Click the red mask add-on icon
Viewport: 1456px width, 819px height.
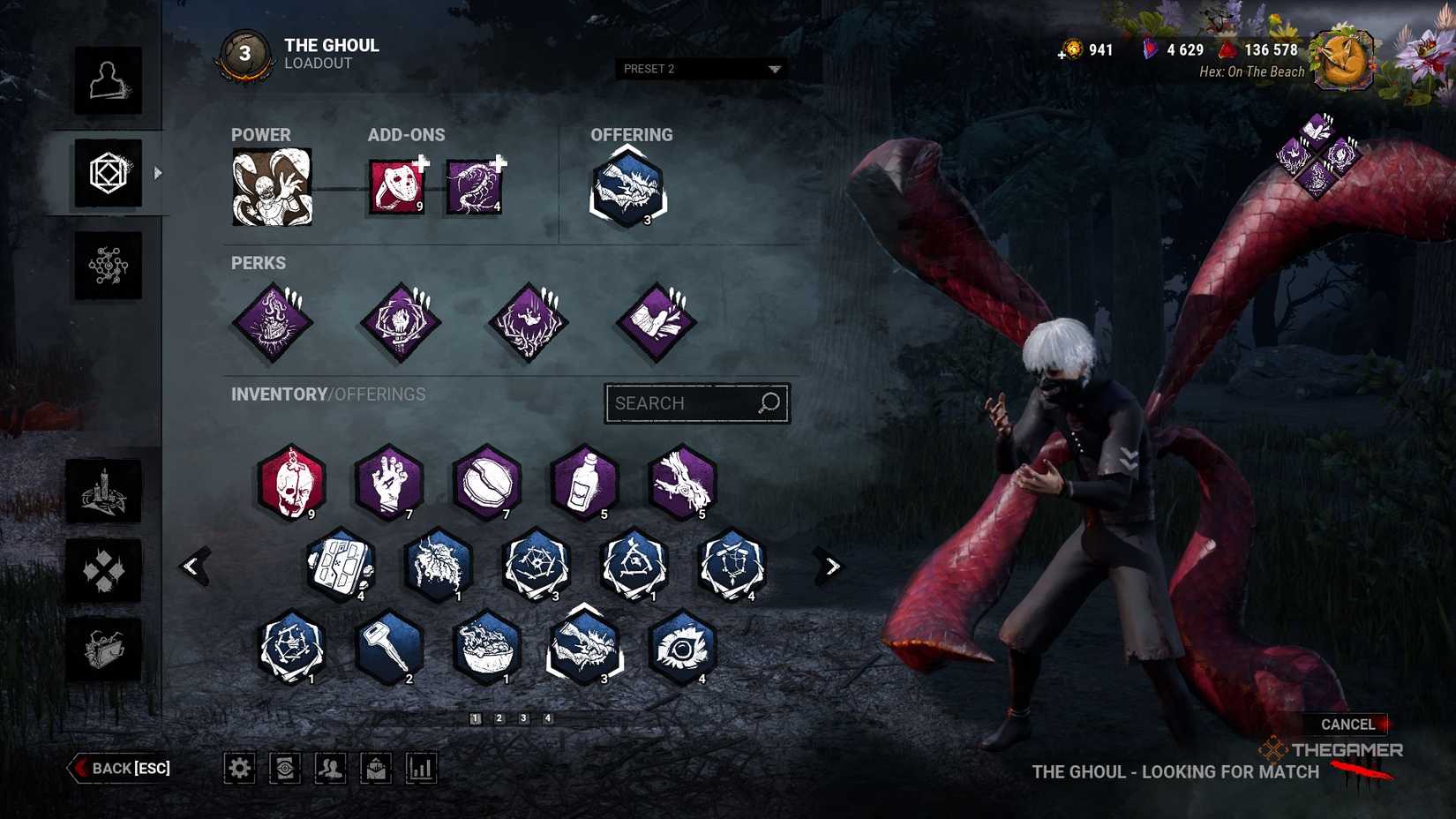click(394, 185)
